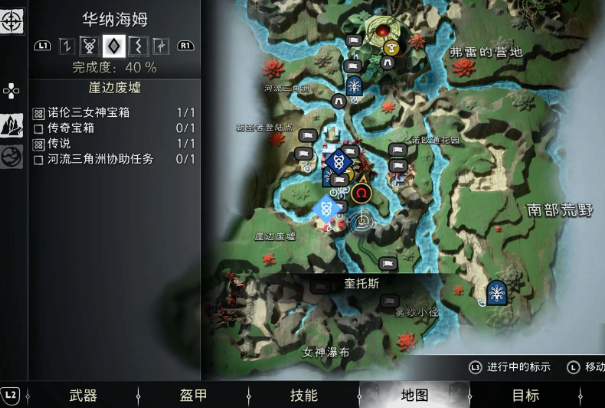This screenshot has height=408, width=605.
Task: Choose the mountain region view icon
Action: point(12,125)
